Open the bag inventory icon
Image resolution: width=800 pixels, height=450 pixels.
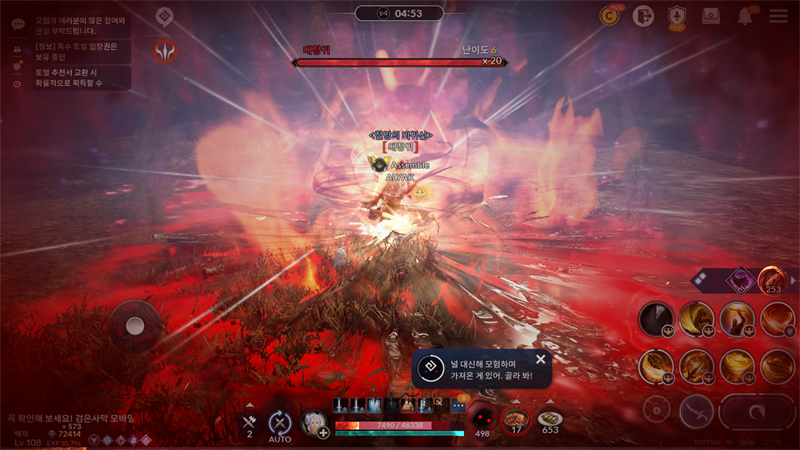coord(711,16)
